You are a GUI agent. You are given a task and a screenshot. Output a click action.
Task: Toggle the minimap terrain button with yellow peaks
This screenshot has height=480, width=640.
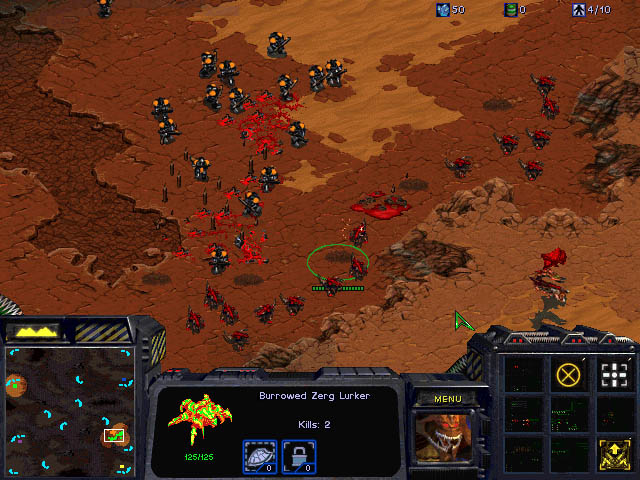(x=34, y=330)
